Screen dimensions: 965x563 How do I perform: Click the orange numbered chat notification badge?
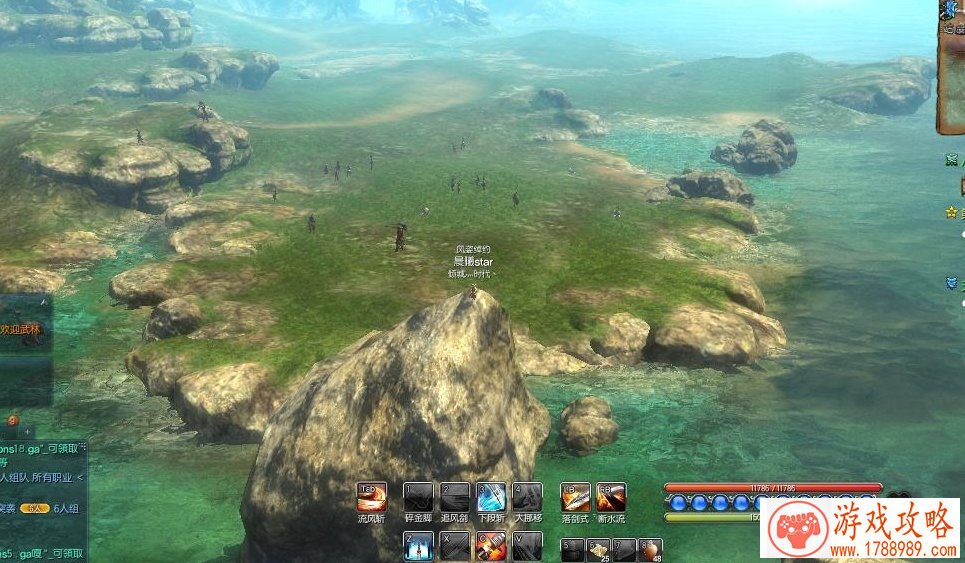(x=12, y=420)
